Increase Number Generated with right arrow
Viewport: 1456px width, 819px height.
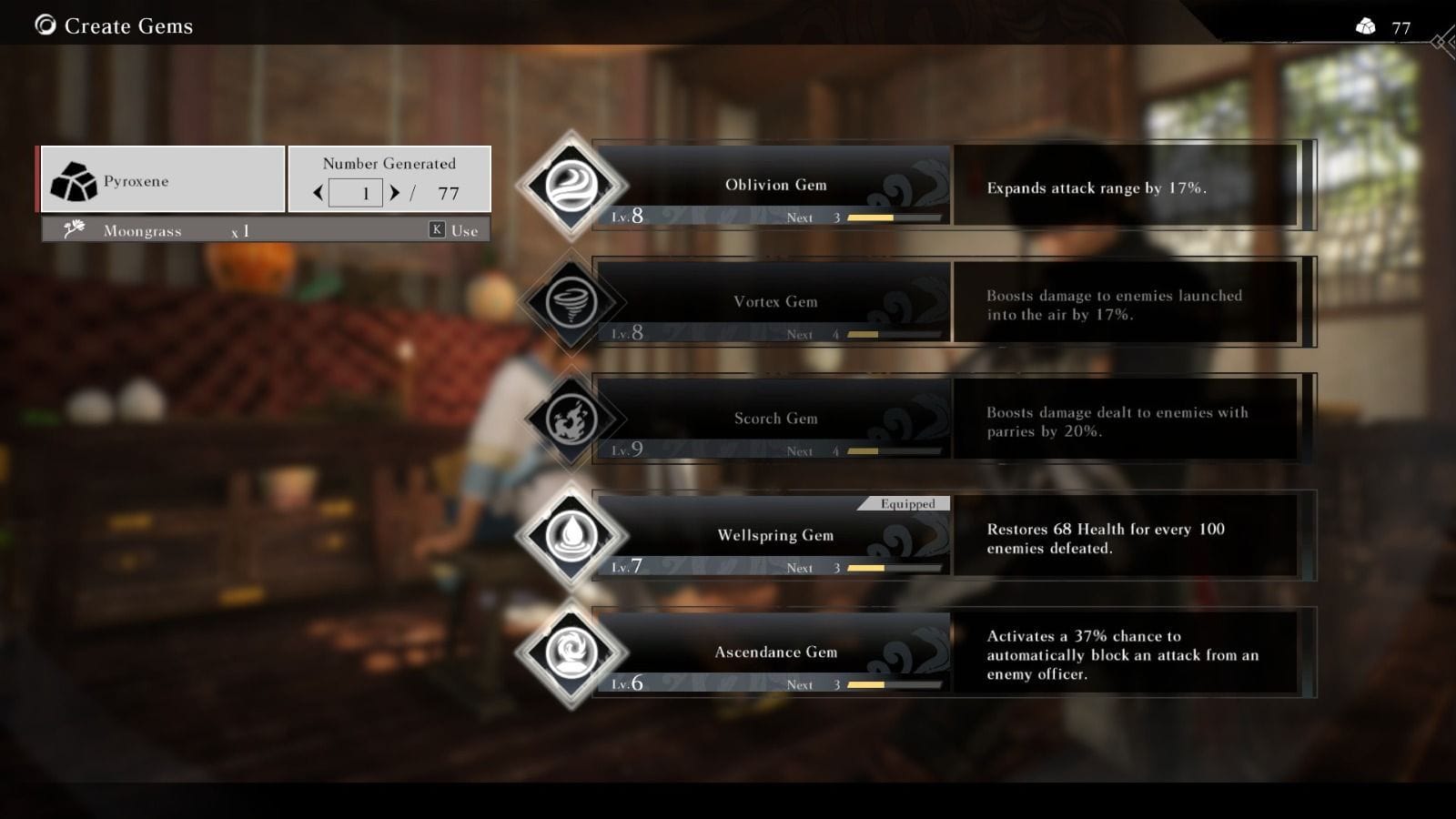[x=395, y=192]
